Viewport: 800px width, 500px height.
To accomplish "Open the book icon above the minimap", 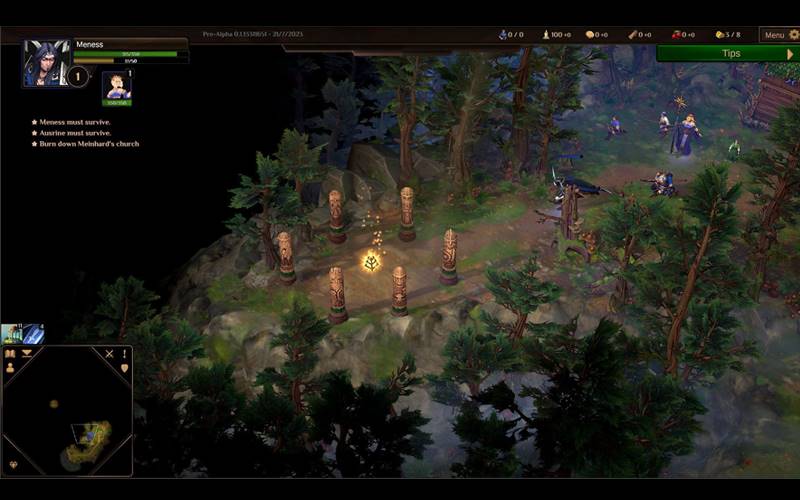I will [x=11, y=353].
